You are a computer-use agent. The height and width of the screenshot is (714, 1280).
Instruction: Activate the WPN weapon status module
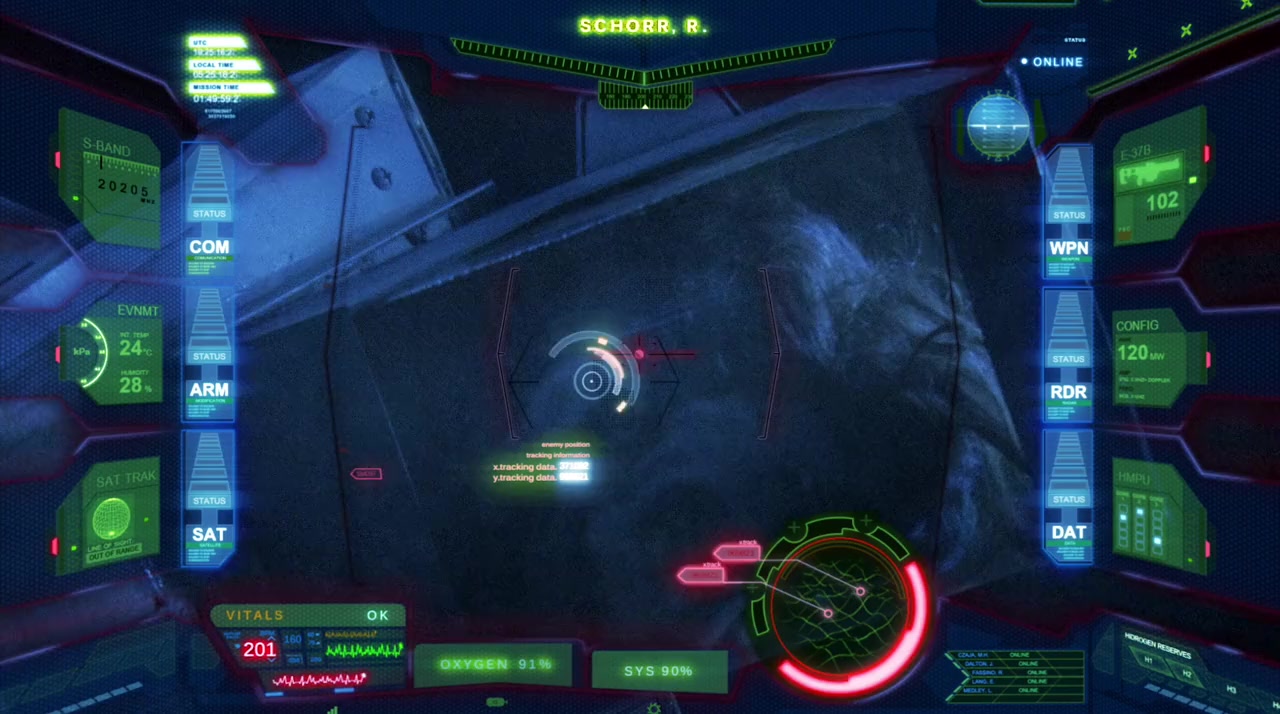(1068, 247)
